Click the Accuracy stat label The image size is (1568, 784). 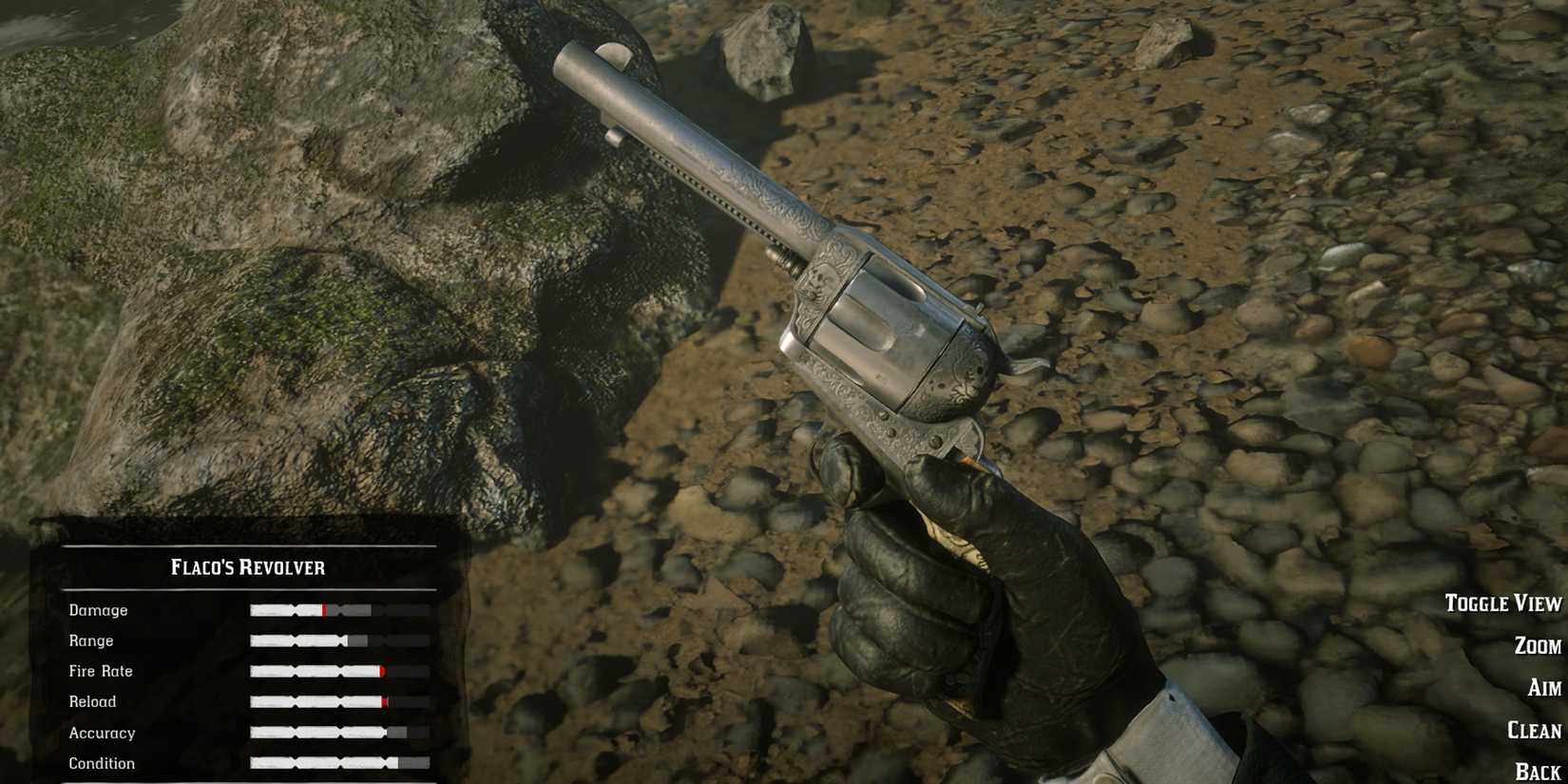coord(104,733)
